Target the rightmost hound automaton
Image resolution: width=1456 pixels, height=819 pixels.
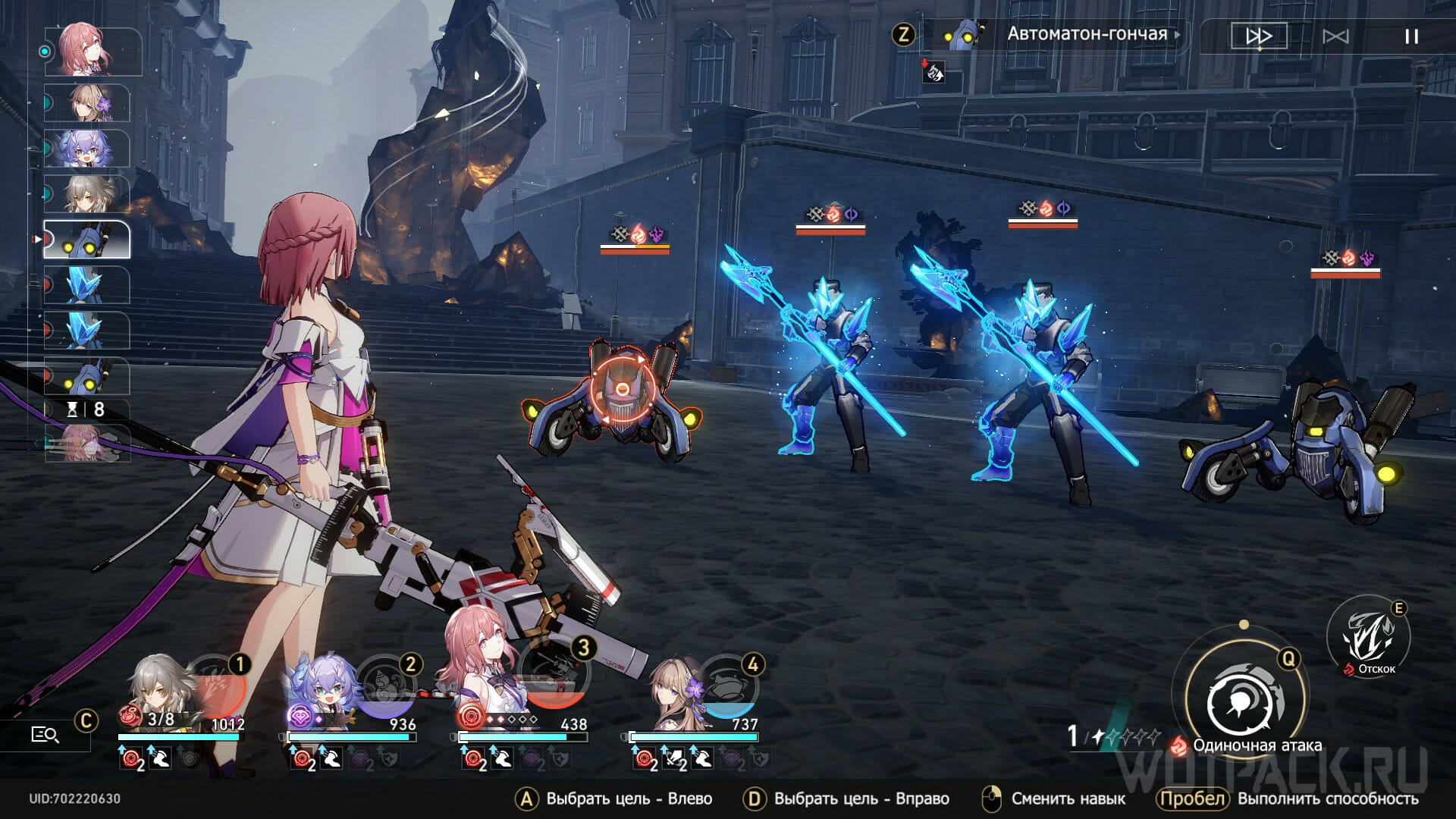click(x=1304, y=447)
